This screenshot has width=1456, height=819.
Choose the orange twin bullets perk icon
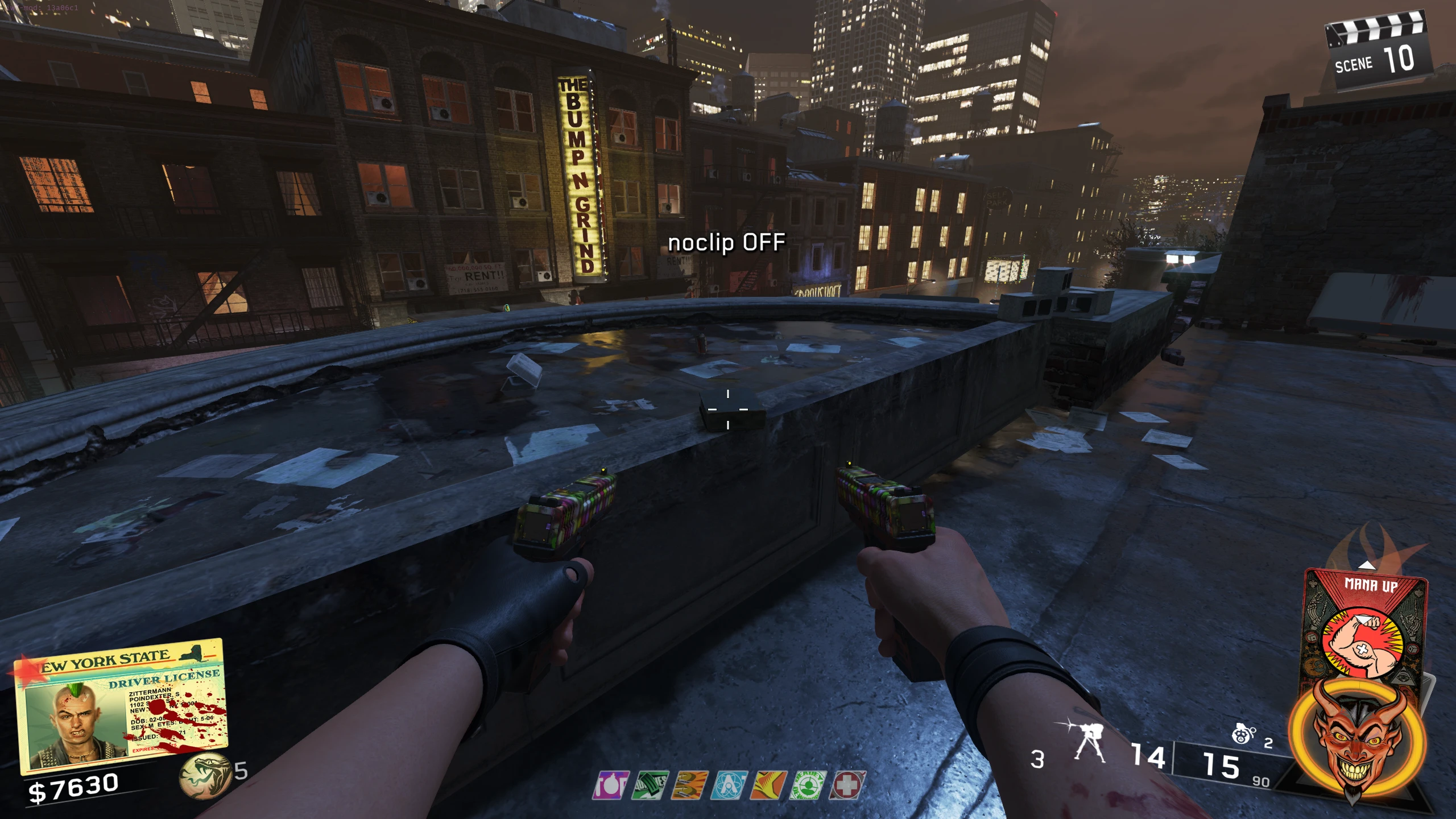coord(689,785)
